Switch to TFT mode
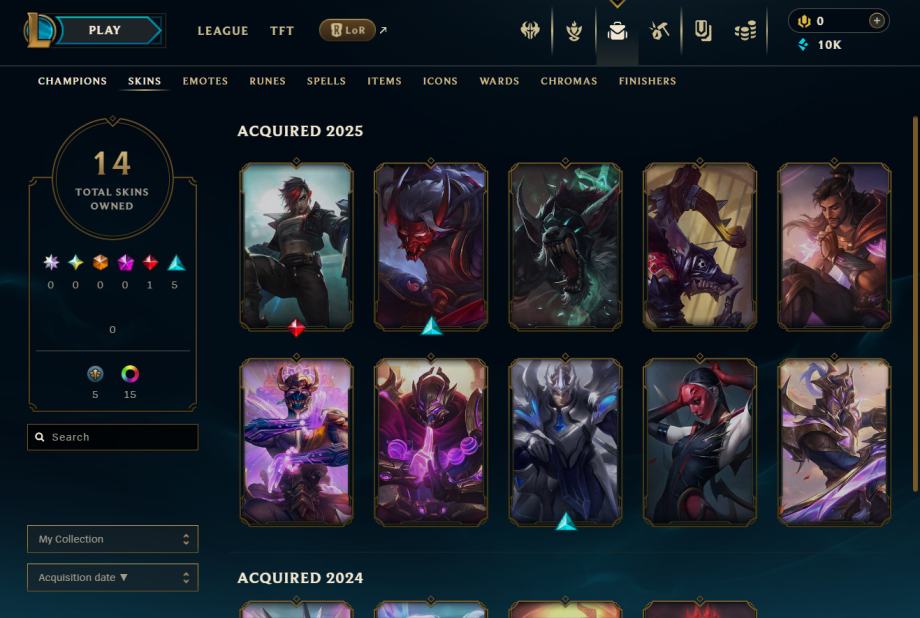 coord(282,31)
